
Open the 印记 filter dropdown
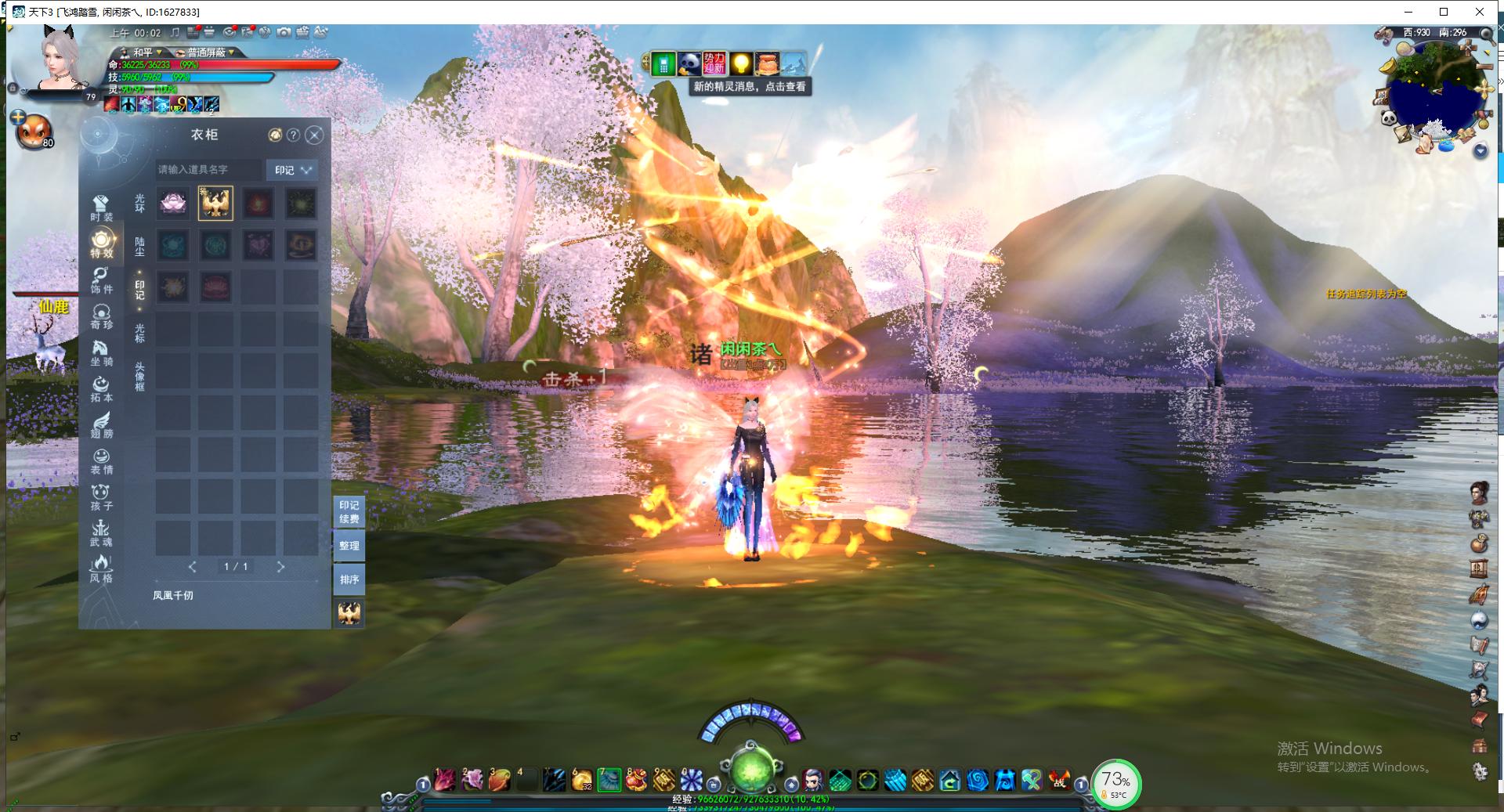tap(293, 170)
